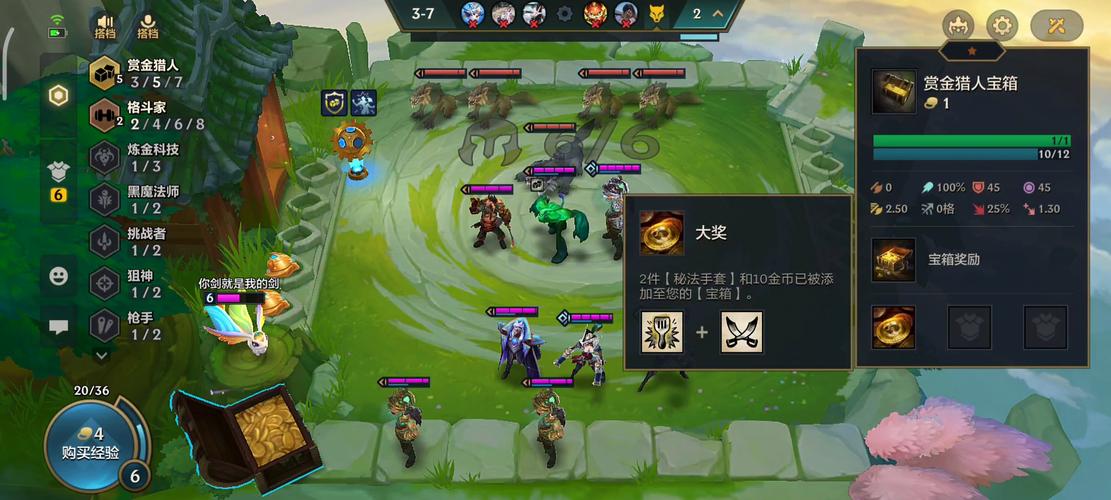Open the little legend crown icon button
The image size is (1111, 500).
click(958, 26)
